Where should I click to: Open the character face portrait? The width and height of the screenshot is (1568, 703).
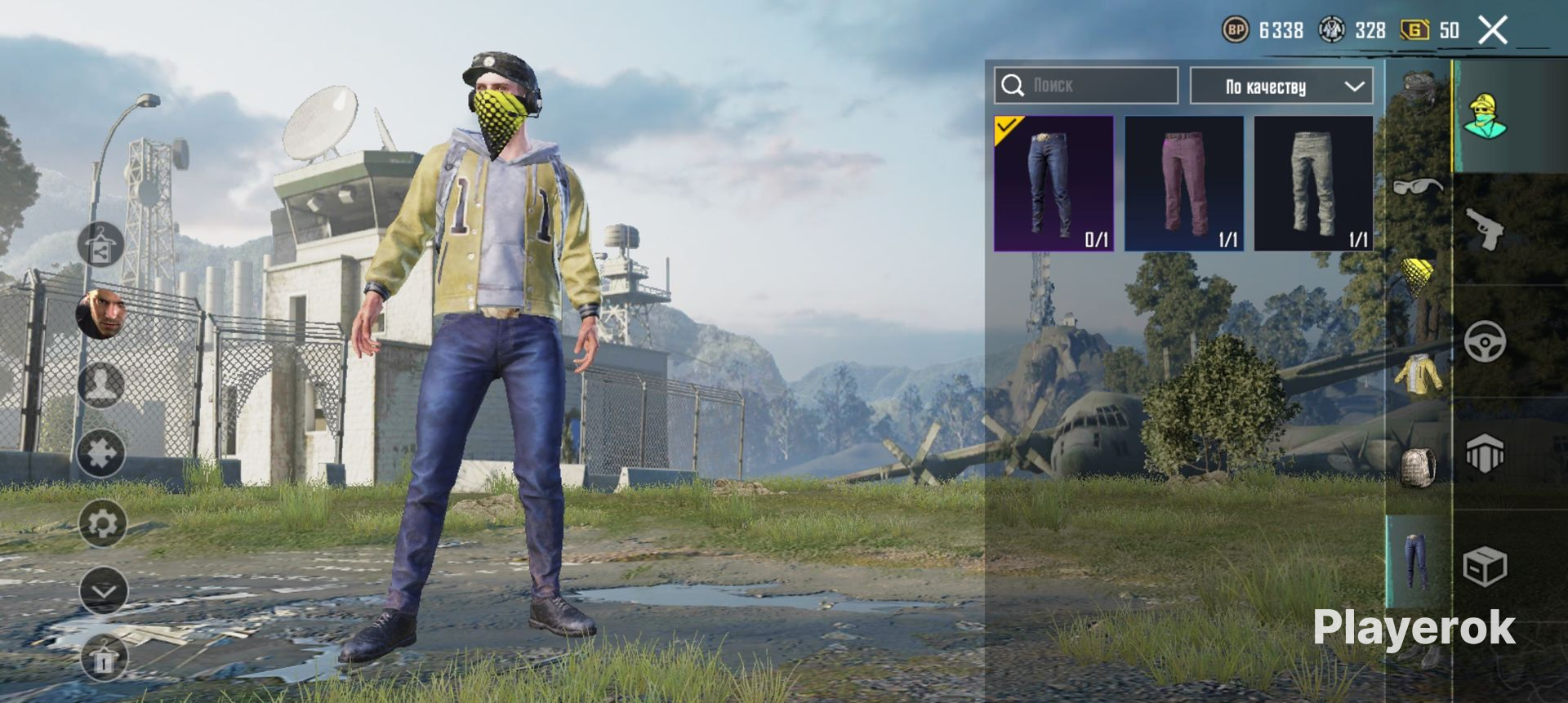(101, 313)
